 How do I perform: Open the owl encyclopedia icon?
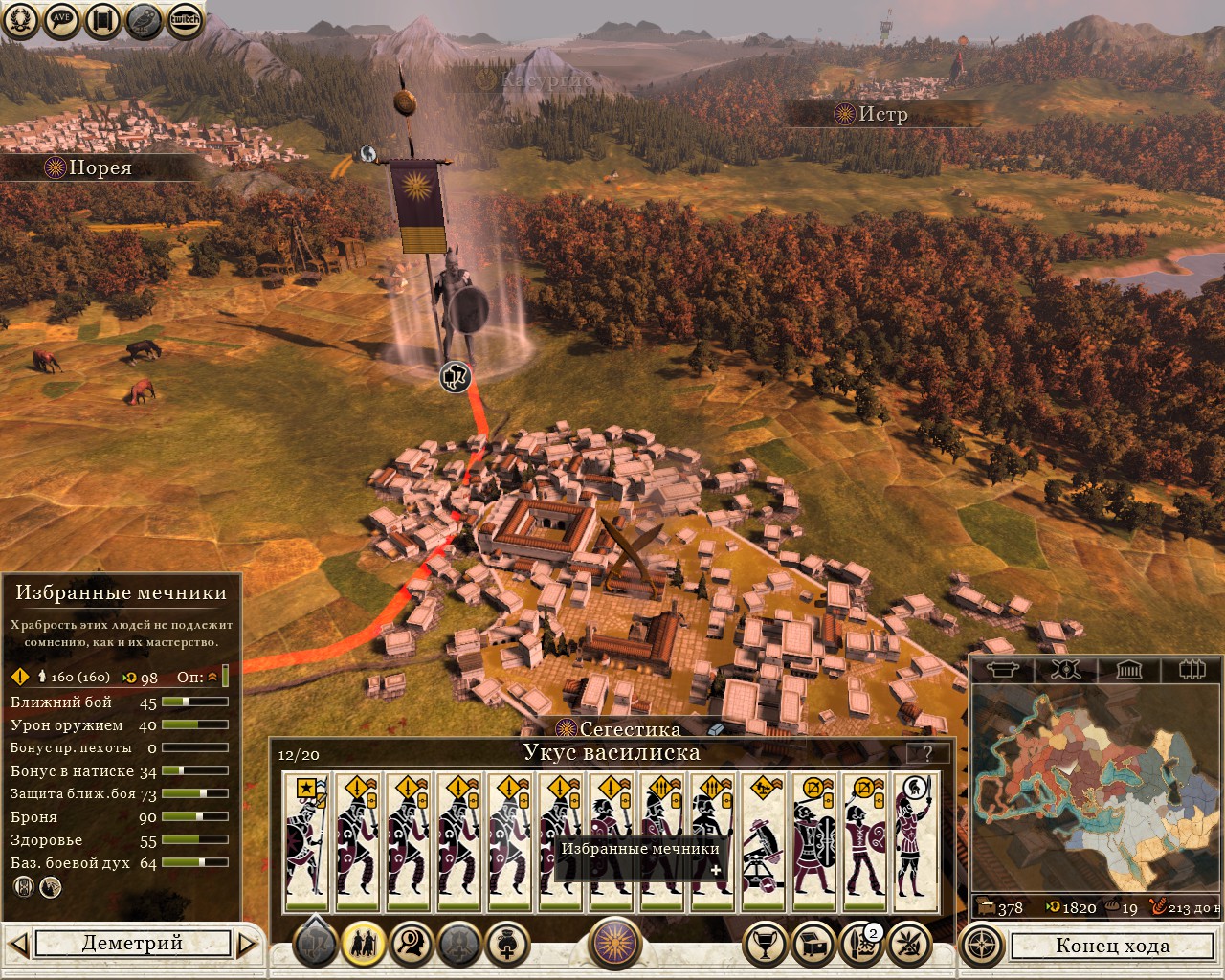tap(144, 20)
